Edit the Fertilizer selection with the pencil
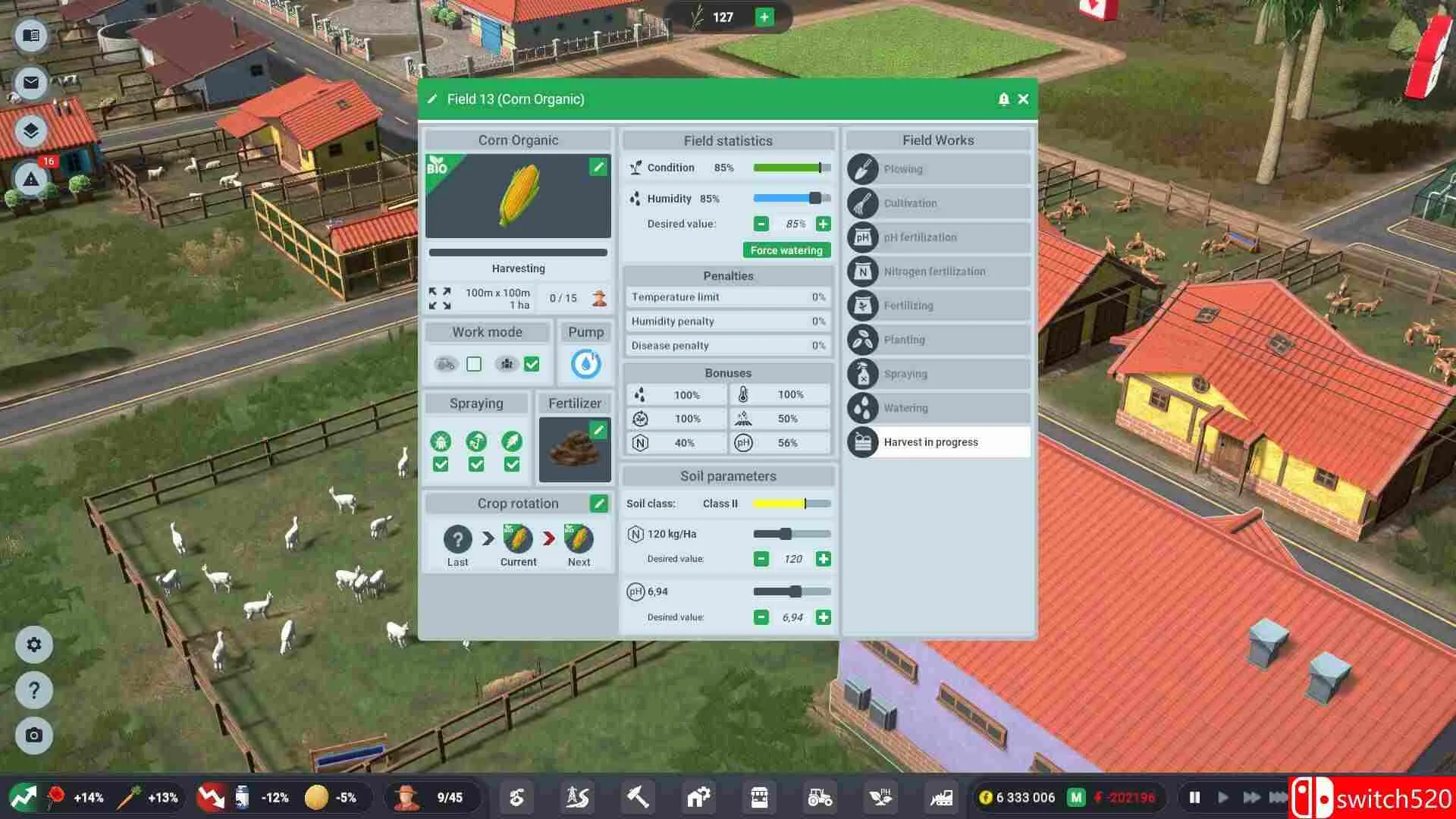 click(600, 430)
